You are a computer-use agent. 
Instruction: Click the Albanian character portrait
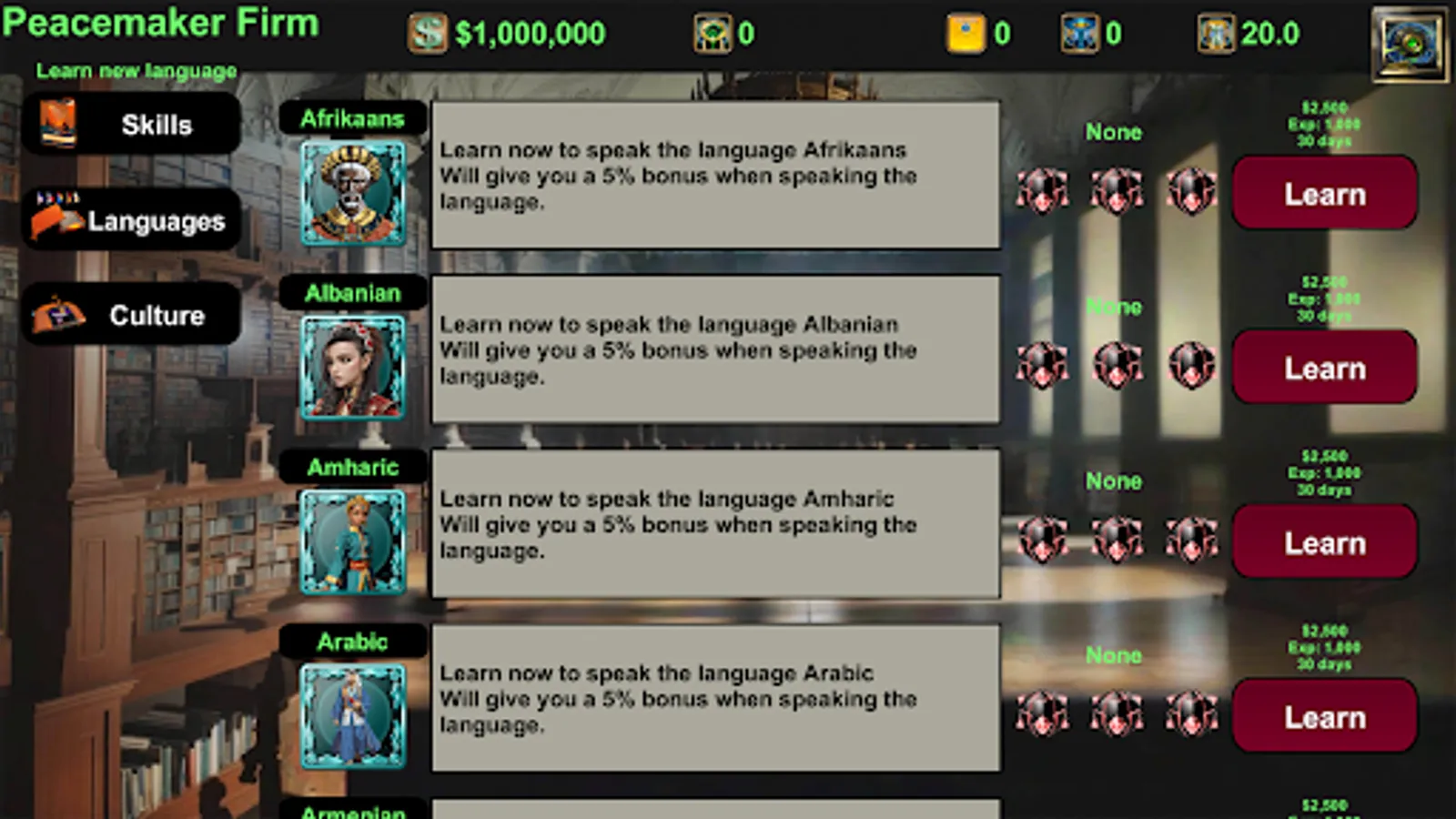click(x=353, y=366)
